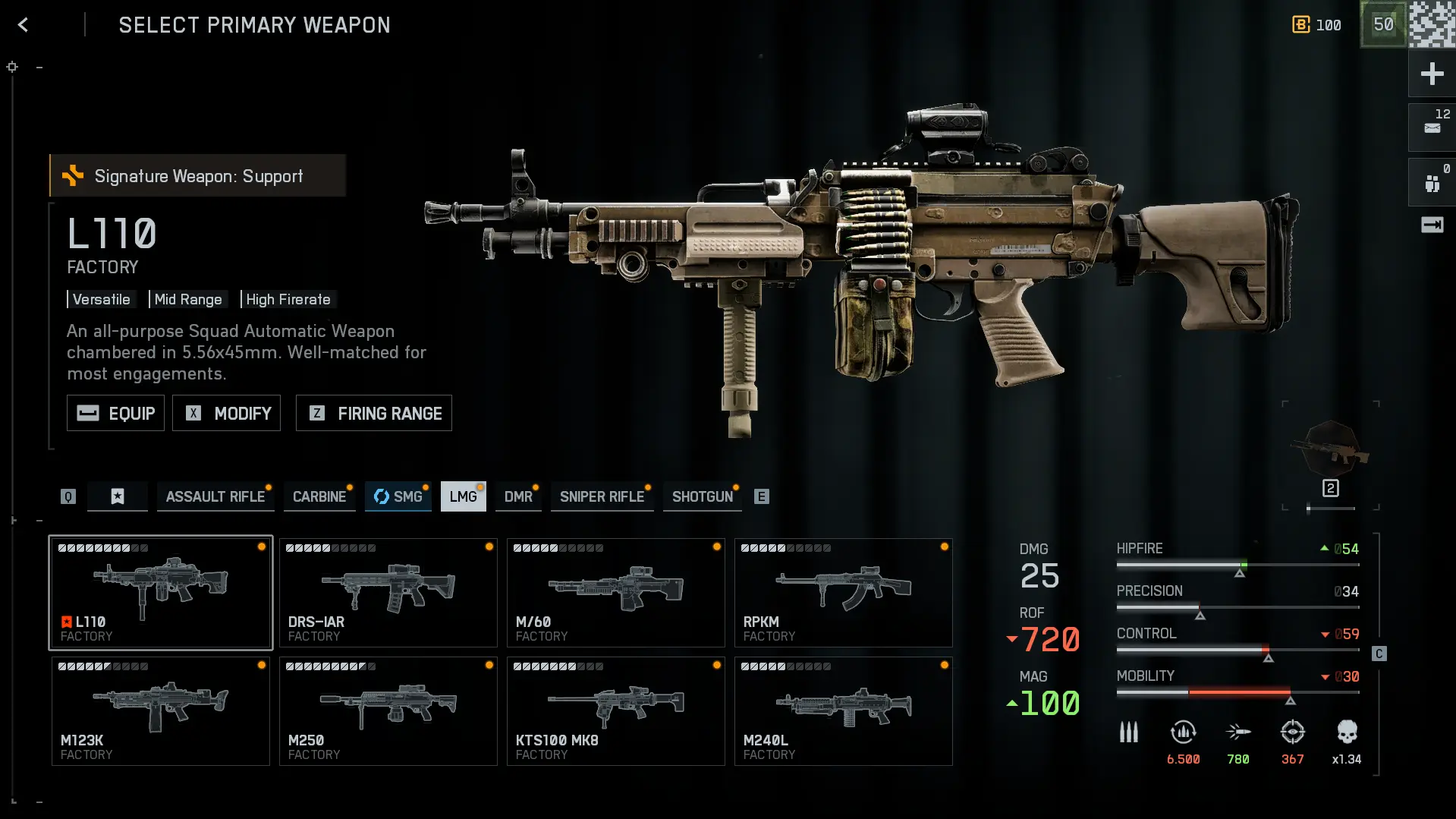
Task: Go back using the top-left arrow
Action: (x=23, y=25)
